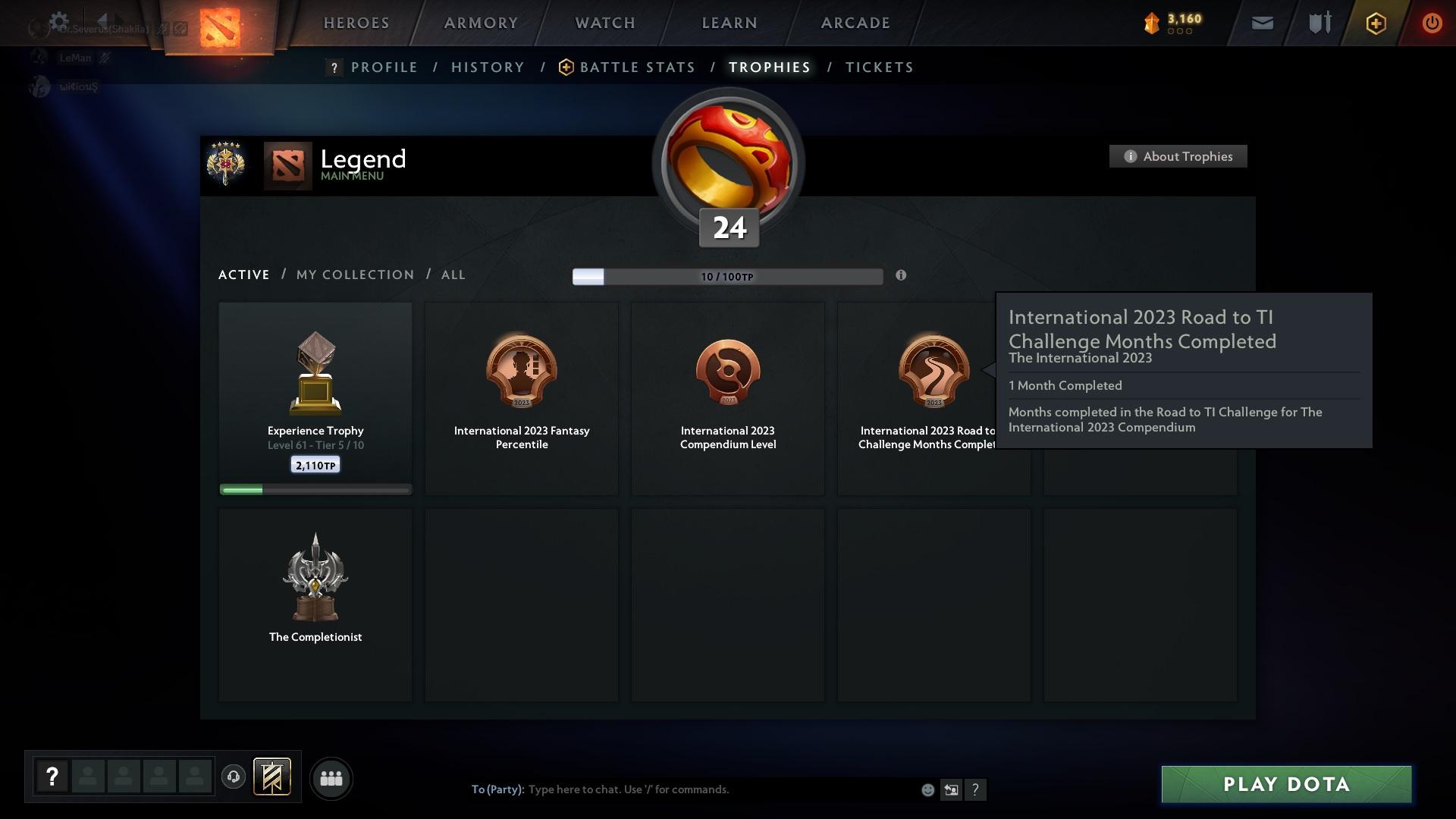This screenshot has width=1456, height=819.
Task: Open Dota Plus via the gold hexagon icon
Action: (1375, 23)
